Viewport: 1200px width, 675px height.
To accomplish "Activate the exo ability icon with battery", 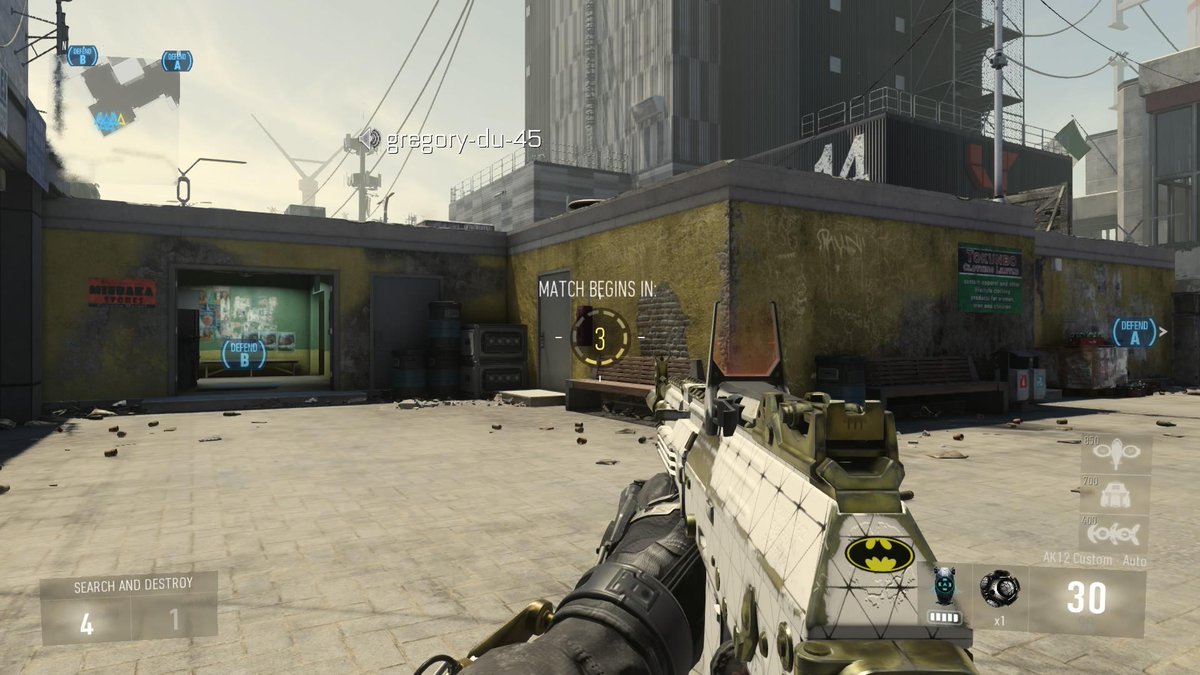I will click(x=945, y=595).
